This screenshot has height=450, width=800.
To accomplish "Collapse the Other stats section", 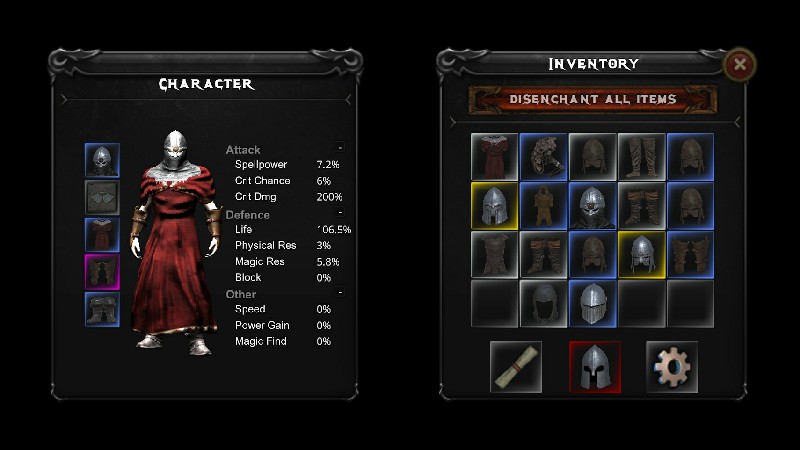I will (x=340, y=293).
